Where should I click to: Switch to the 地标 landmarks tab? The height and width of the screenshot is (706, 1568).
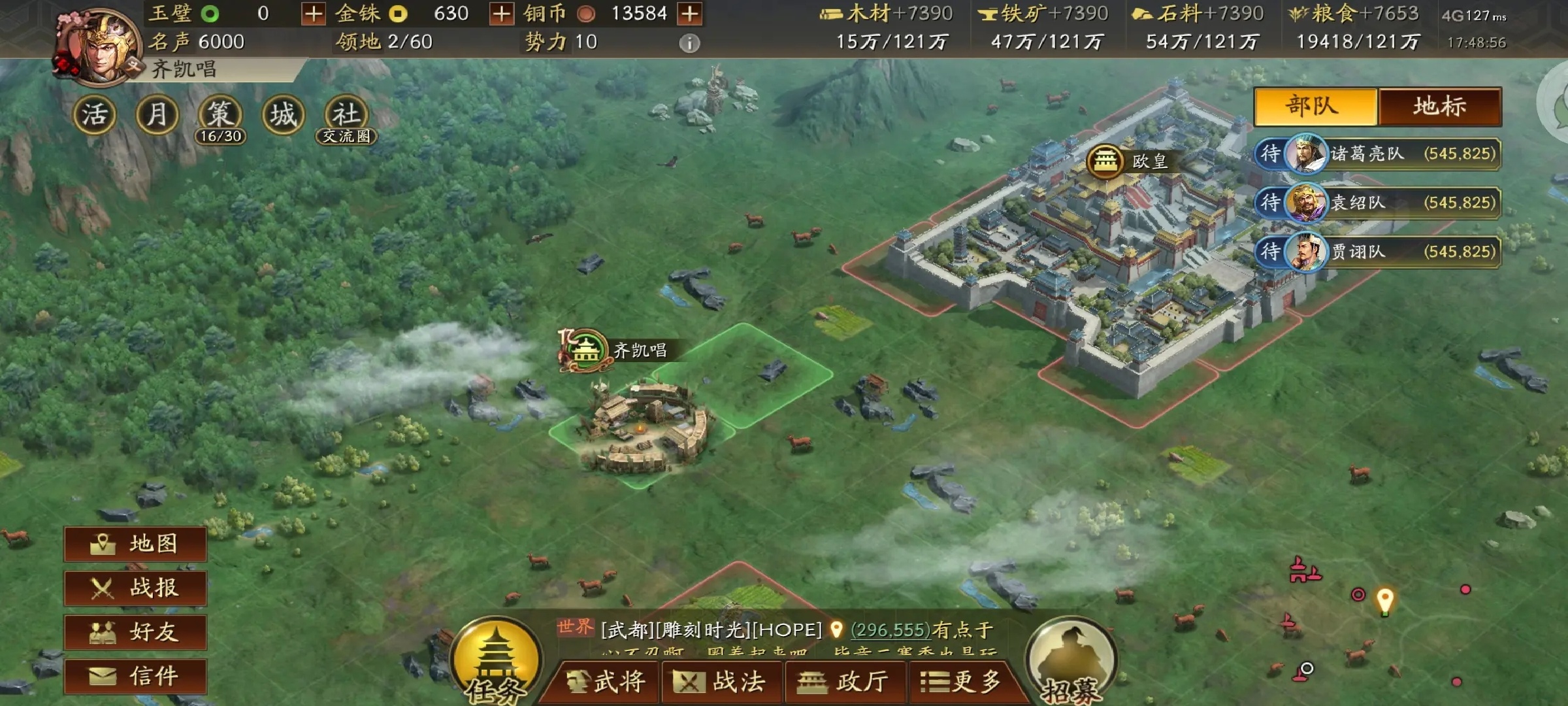[x=1440, y=107]
